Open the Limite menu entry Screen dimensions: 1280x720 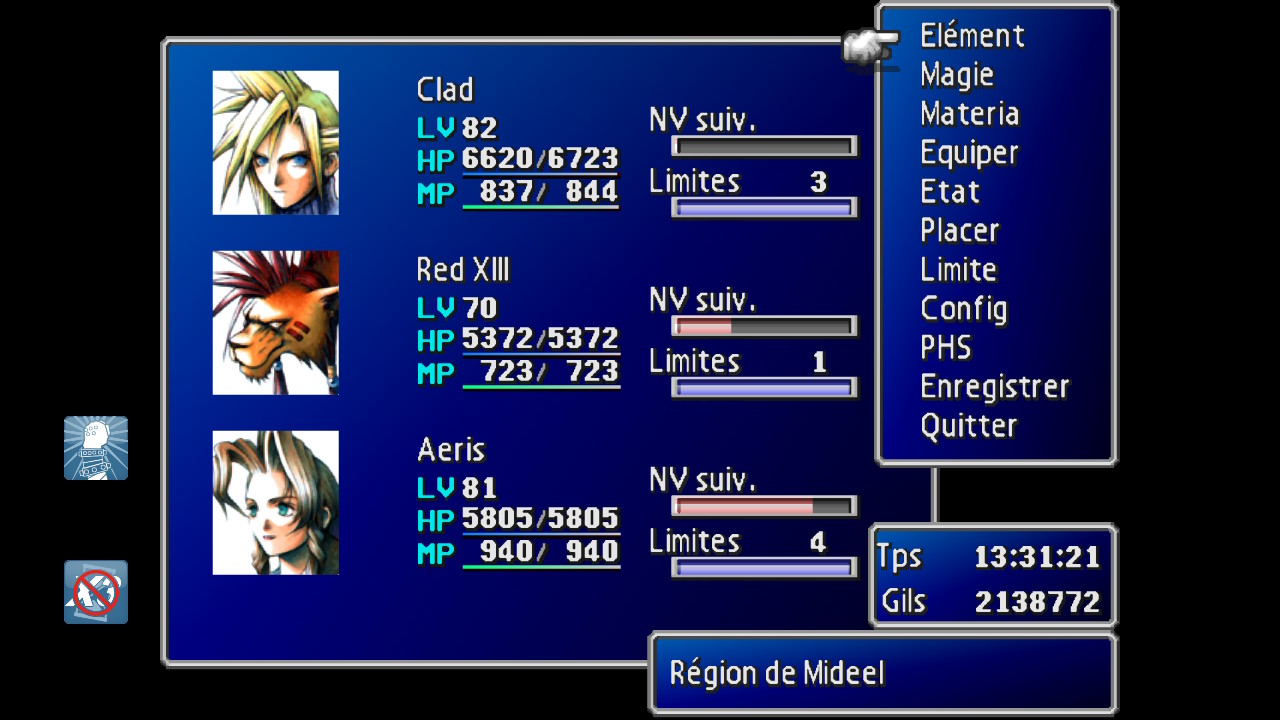click(958, 270)
